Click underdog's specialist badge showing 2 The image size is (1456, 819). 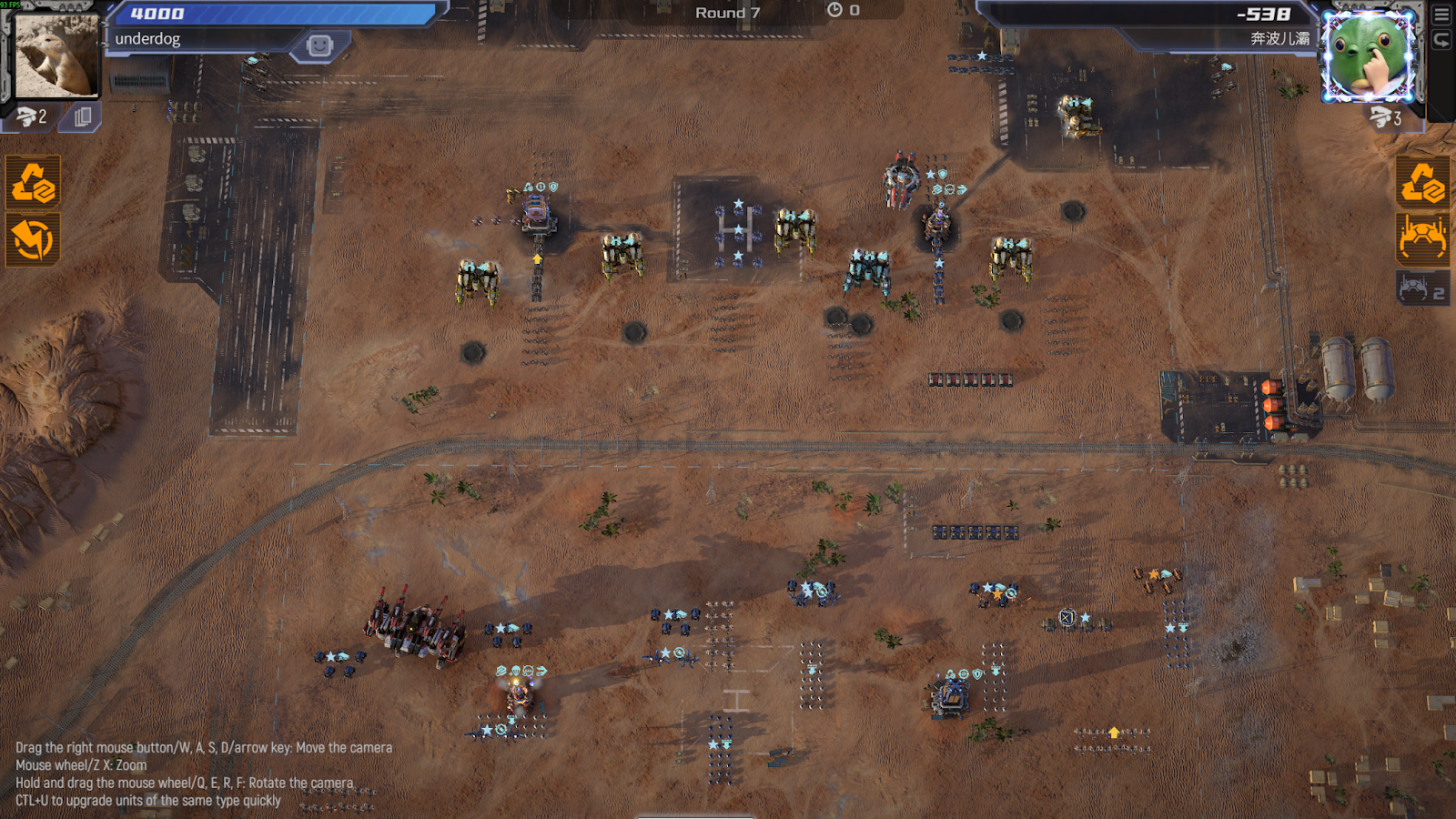31,116
